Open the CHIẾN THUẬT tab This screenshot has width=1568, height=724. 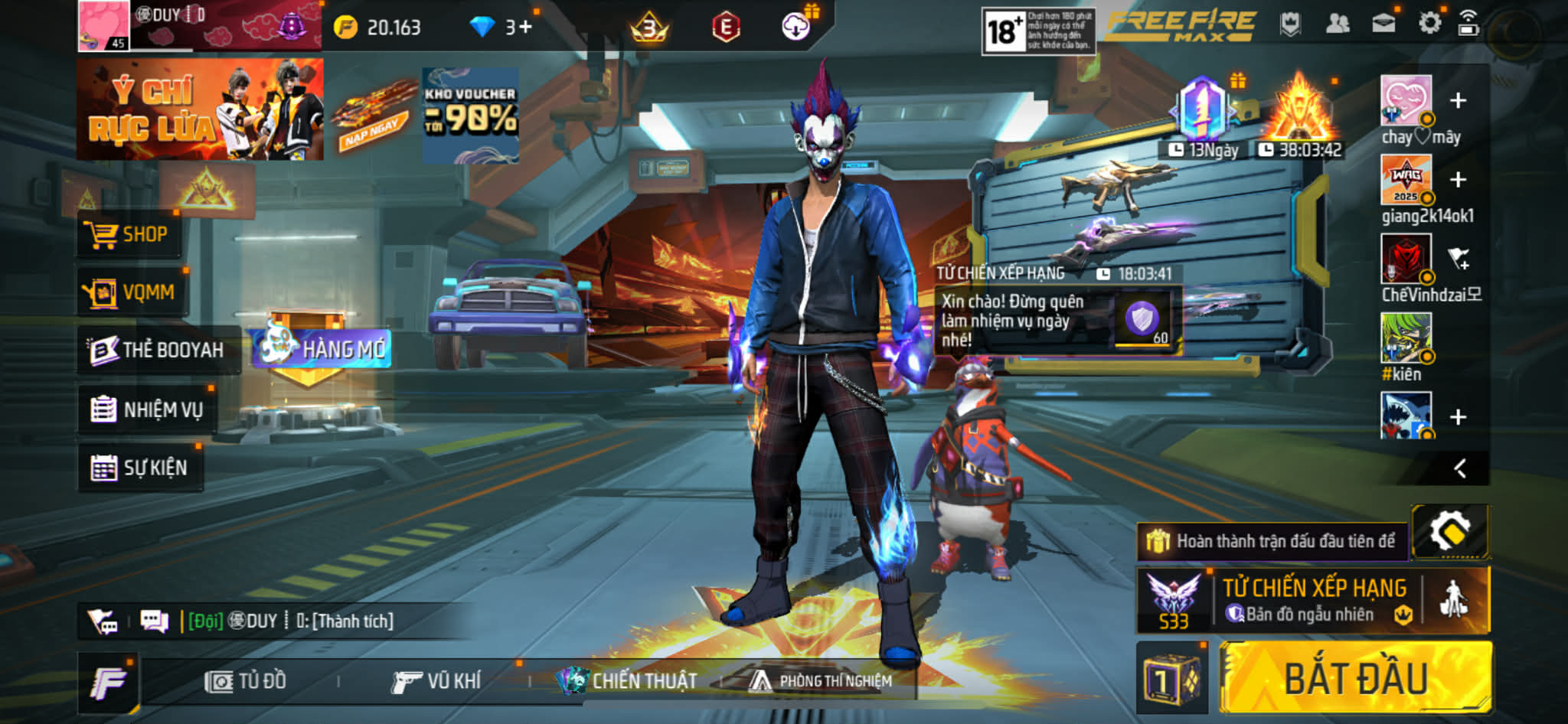628,680
